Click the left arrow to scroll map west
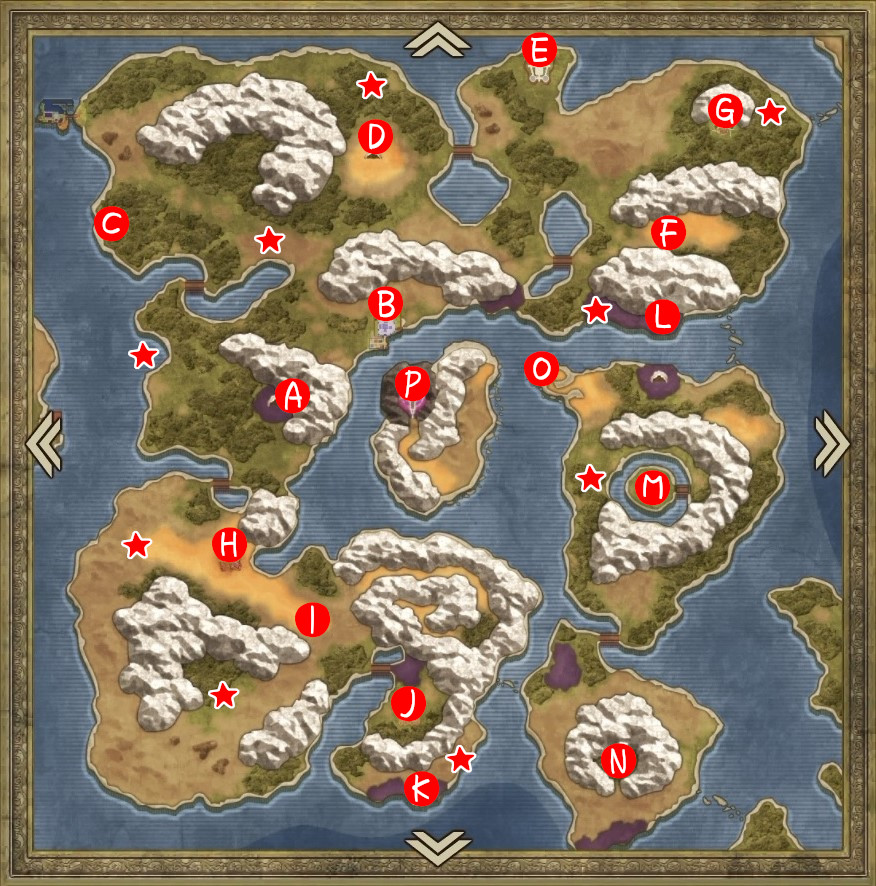Image resolution: width=876 pixels, height=886 pixels. 45,442
